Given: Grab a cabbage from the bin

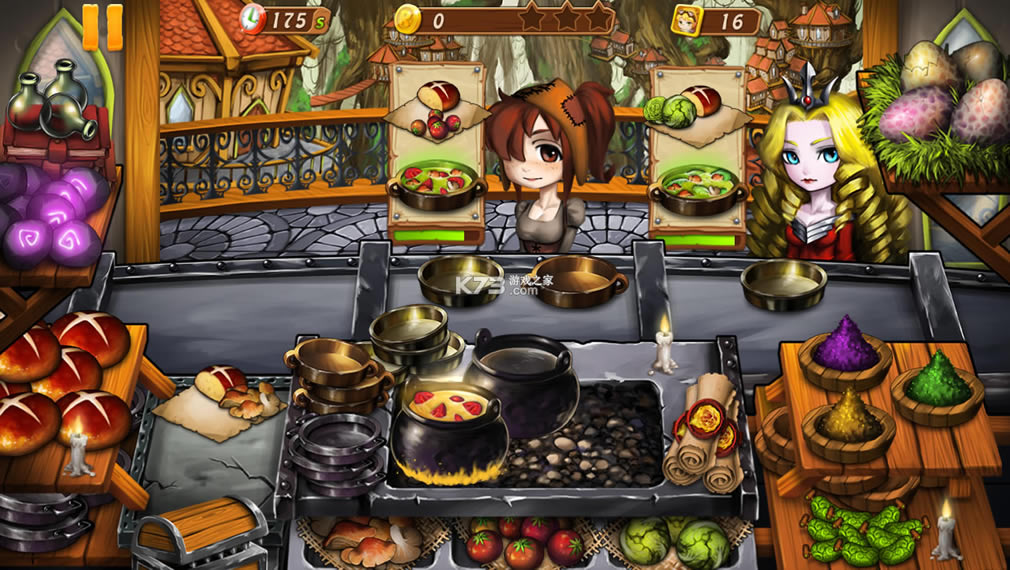Looking at the screenshot, I should point(674,541).
